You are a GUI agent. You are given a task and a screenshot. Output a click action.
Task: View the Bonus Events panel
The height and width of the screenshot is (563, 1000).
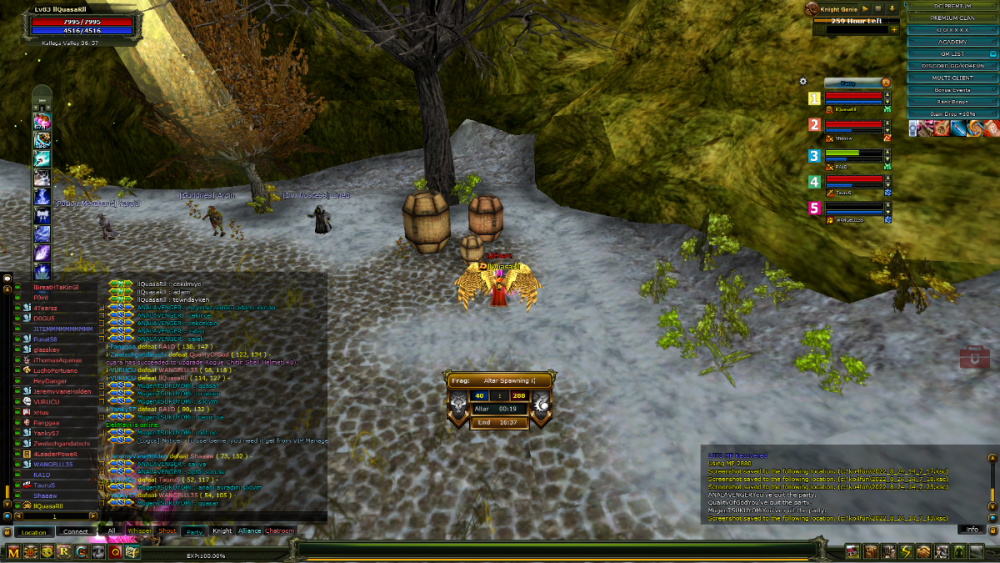tap(952, 90)
